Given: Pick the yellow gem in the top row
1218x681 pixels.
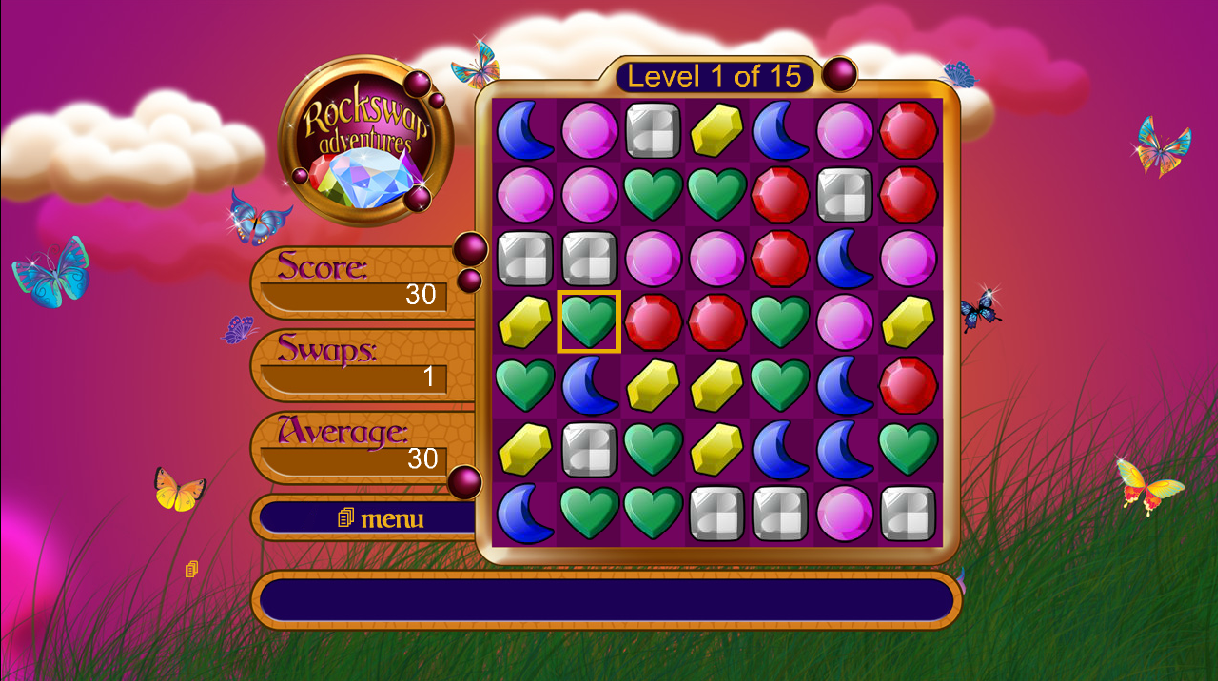Looking at the screenshot, I should pos(717,130).
